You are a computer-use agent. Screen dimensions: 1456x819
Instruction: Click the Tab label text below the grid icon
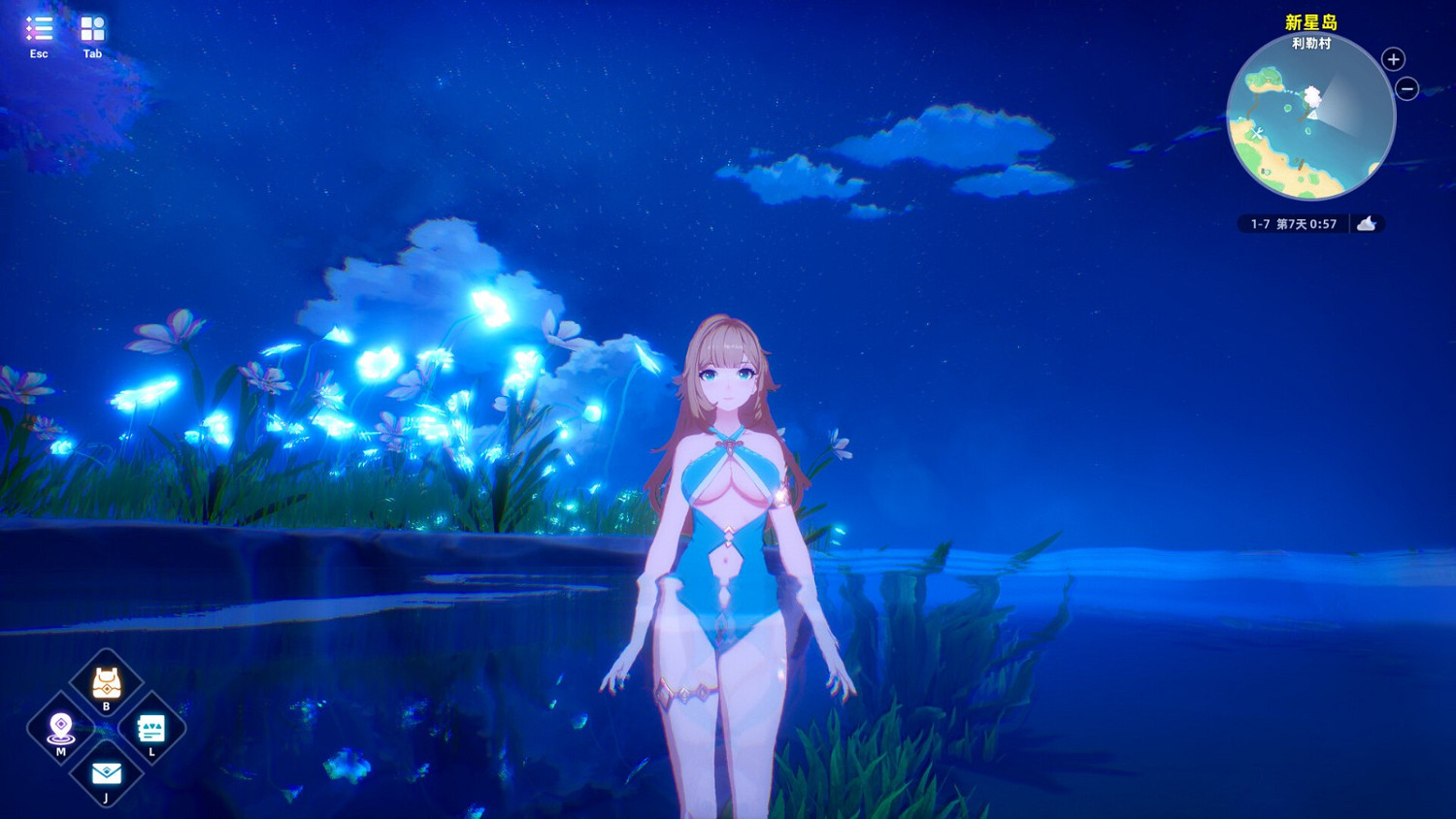[x=92, y=54]
